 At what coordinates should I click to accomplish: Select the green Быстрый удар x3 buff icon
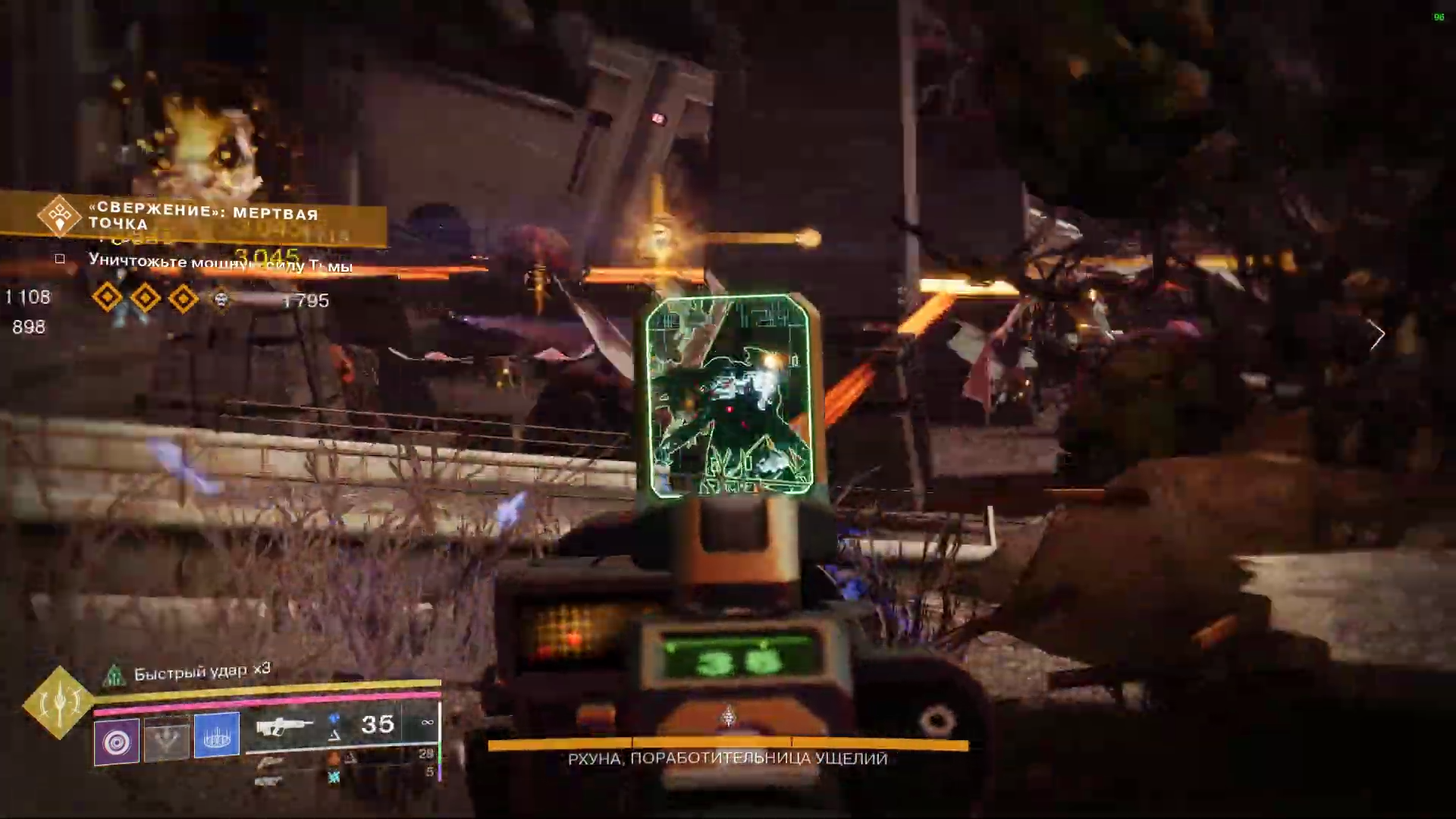tap(114, 674)
